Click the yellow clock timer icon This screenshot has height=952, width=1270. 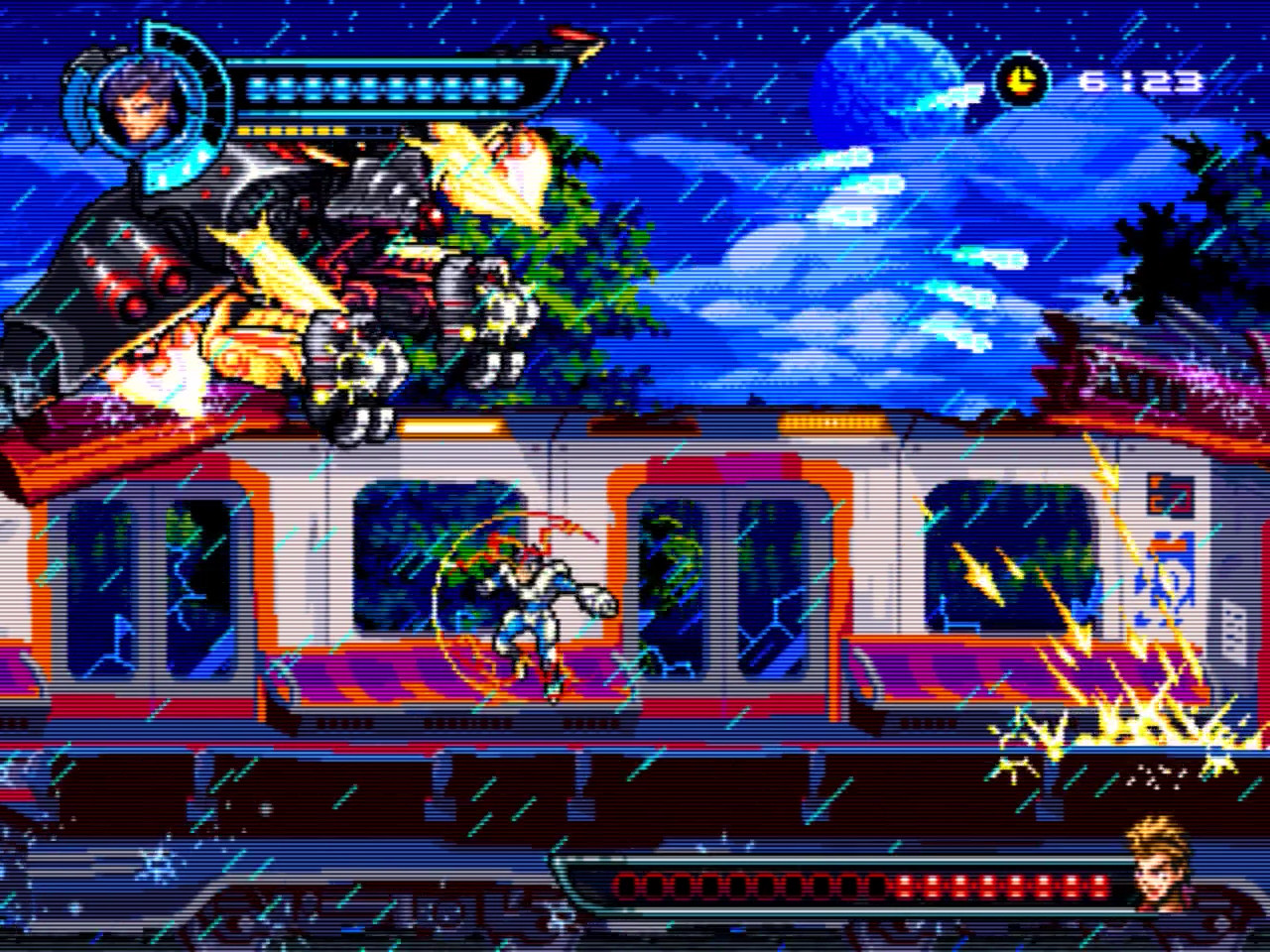[1020, 79]
